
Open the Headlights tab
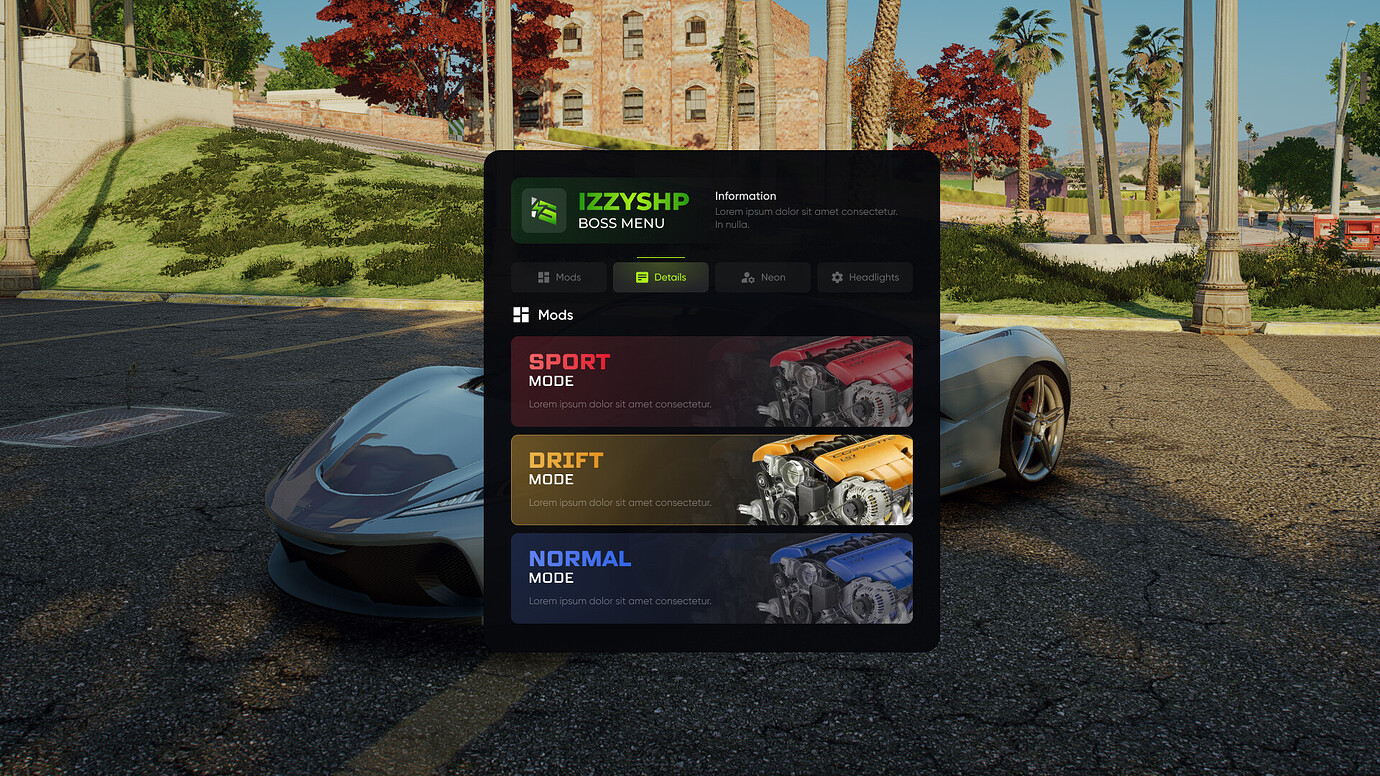[864, 277]
